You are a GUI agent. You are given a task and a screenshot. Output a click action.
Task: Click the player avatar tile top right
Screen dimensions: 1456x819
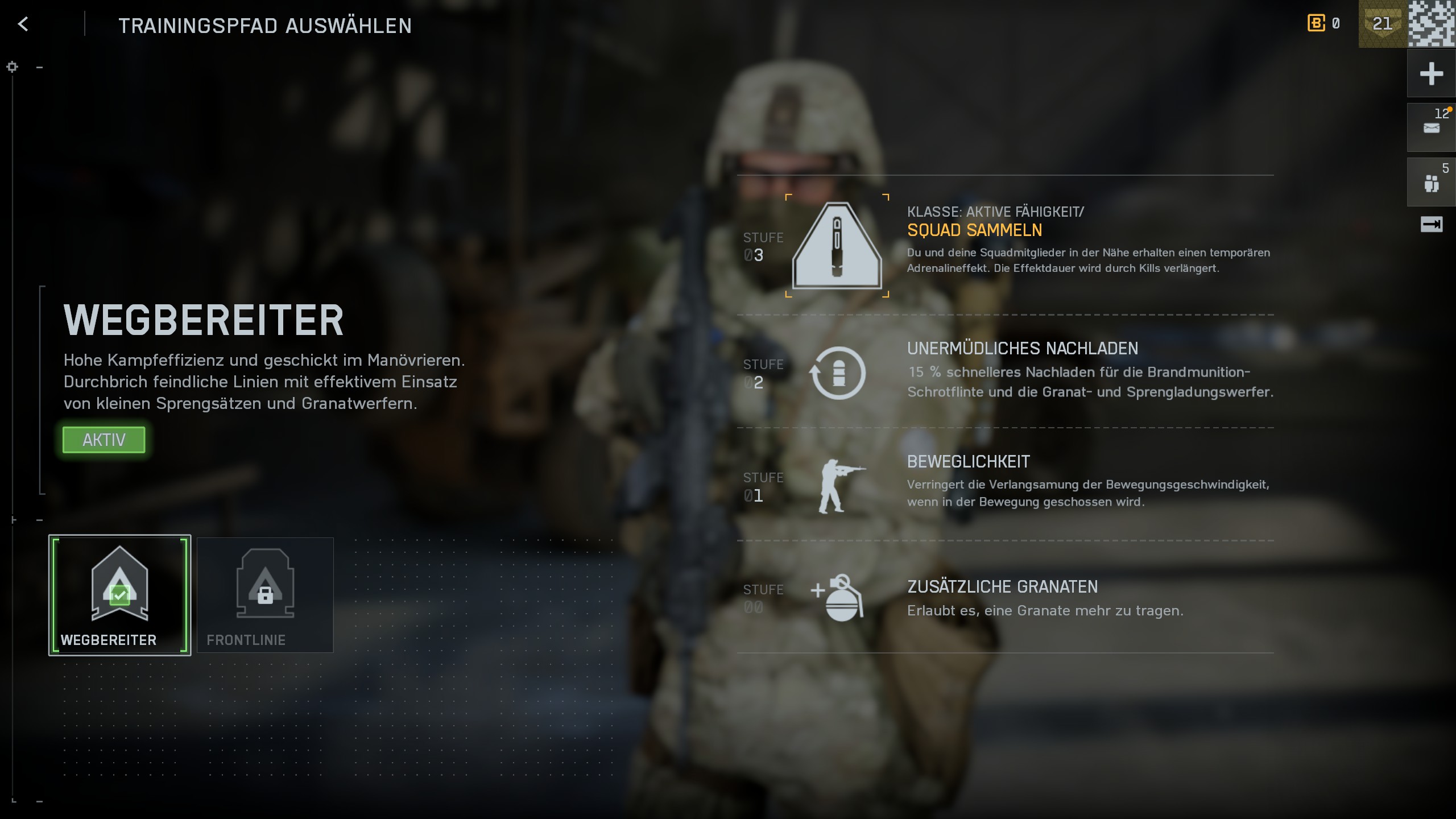click(x=1432, y=23)
